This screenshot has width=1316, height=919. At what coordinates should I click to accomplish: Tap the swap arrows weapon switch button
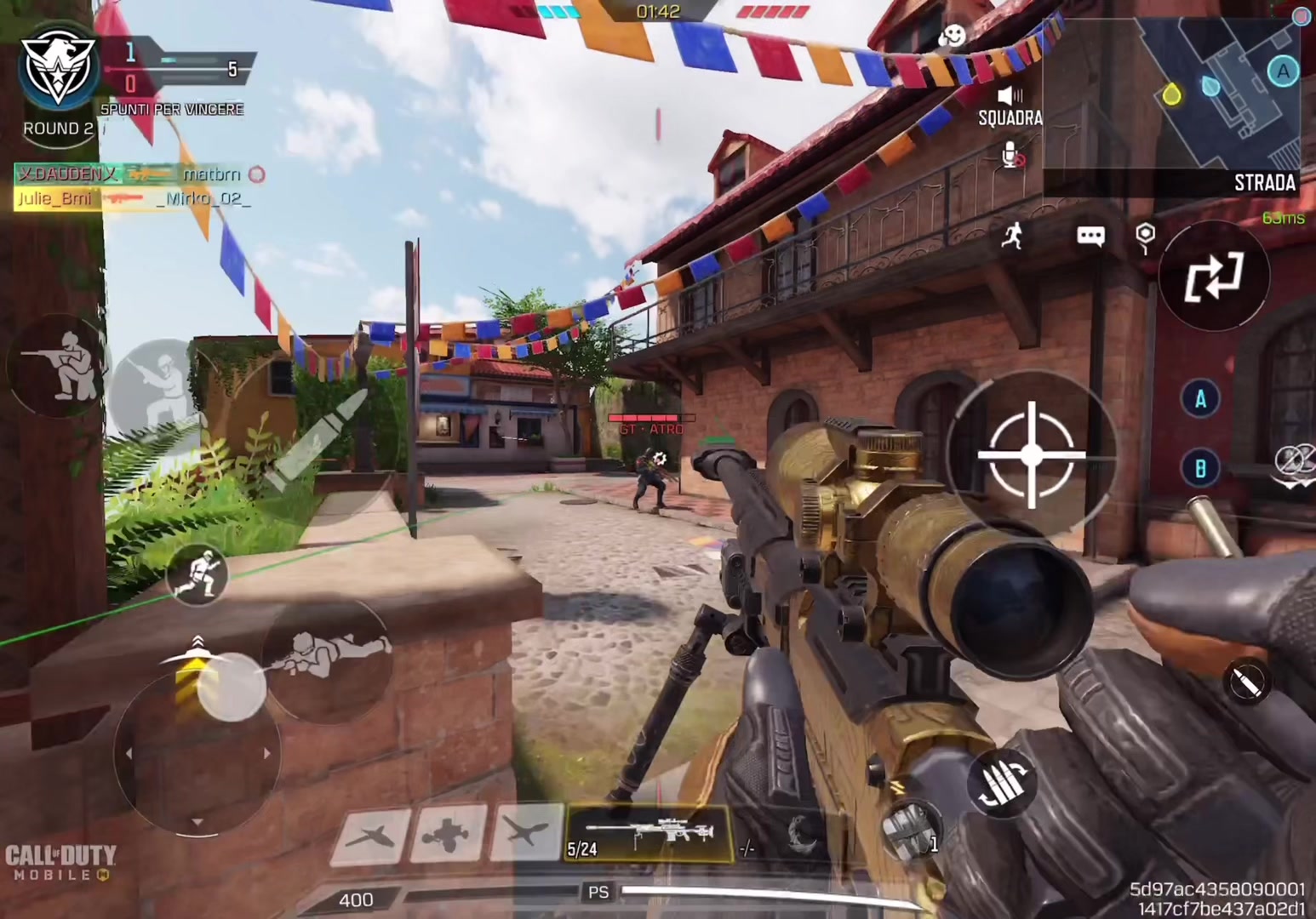[1214, 277]
